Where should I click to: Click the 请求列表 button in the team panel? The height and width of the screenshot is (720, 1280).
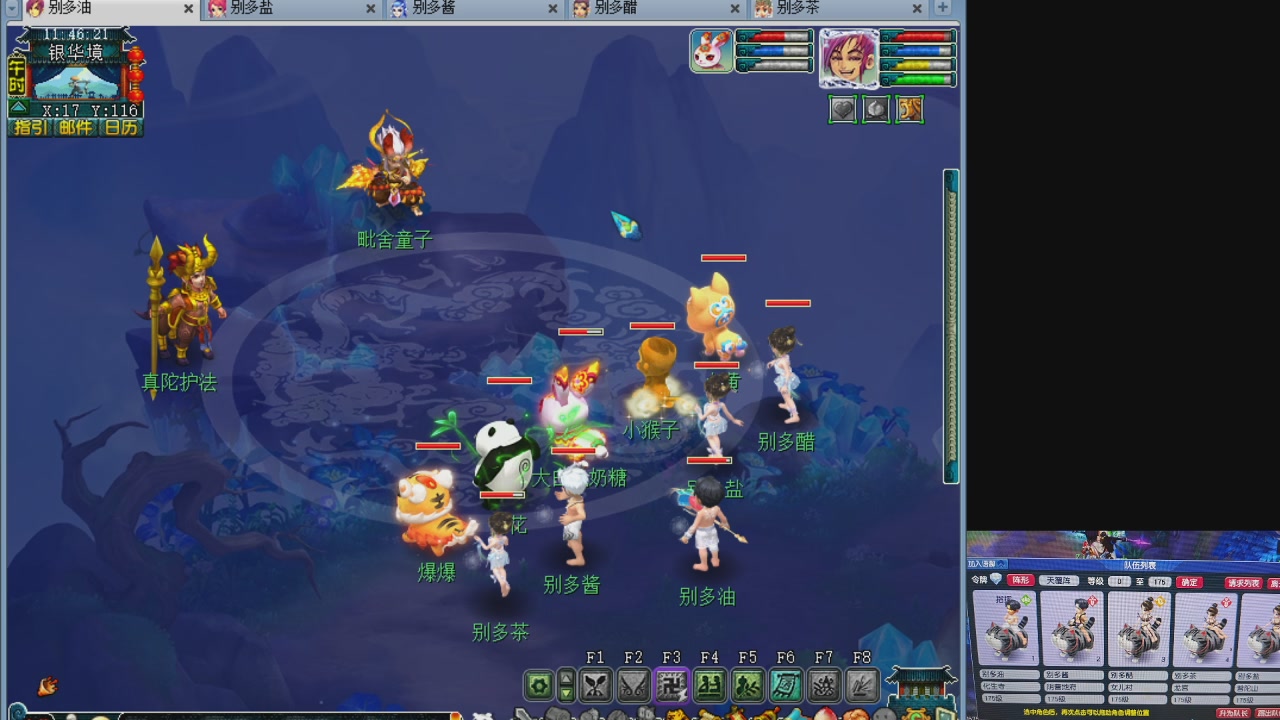(1243, 580)
